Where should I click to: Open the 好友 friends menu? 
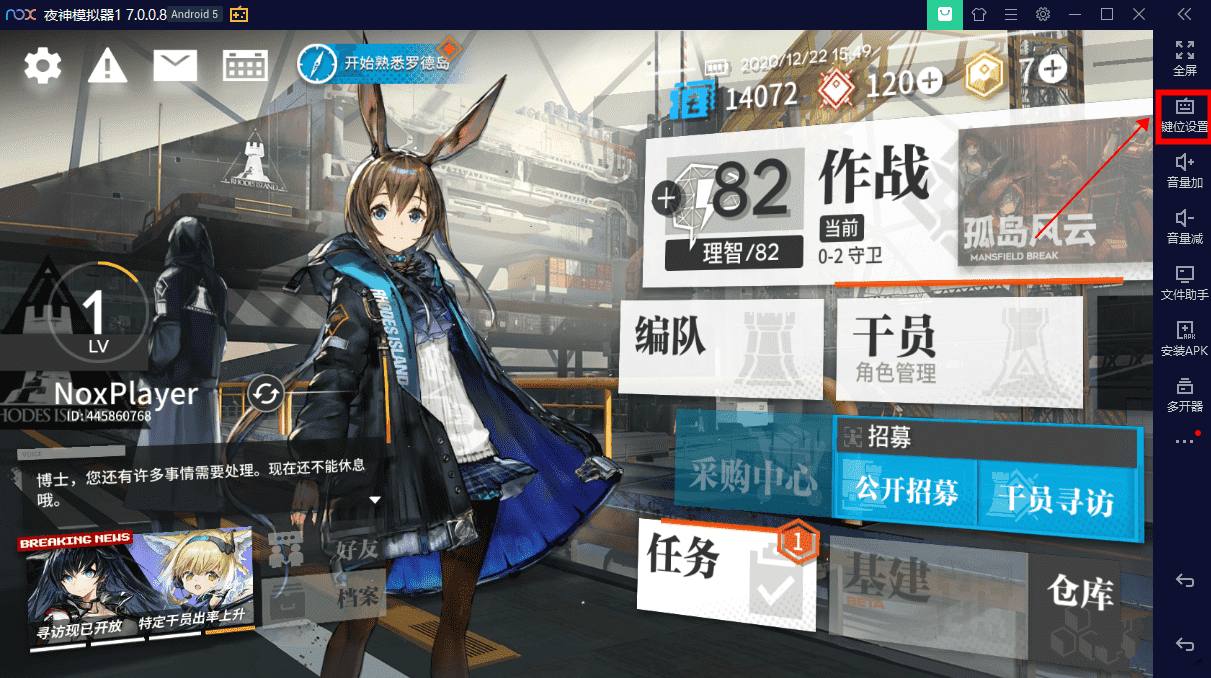coord(325,550)
